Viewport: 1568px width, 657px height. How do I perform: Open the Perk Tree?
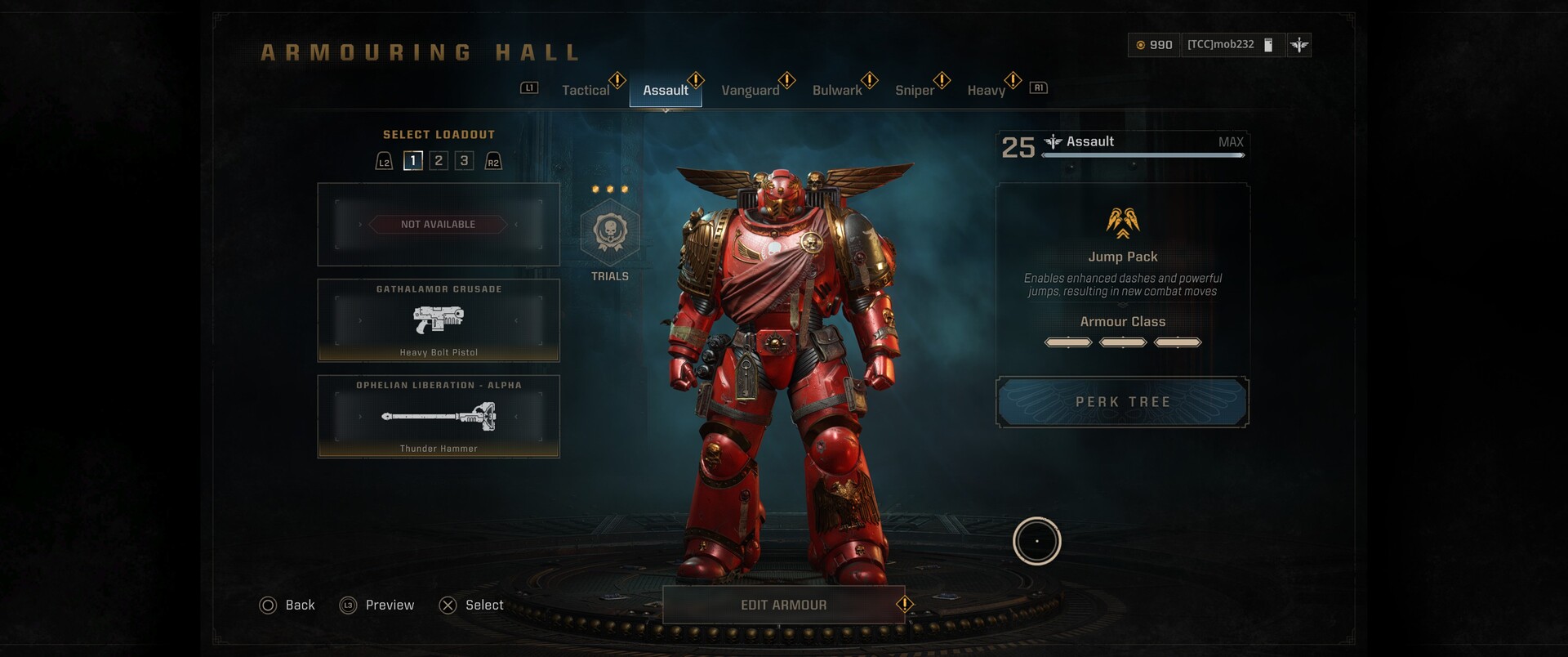pyautogui.click(x=1122, y=402)
